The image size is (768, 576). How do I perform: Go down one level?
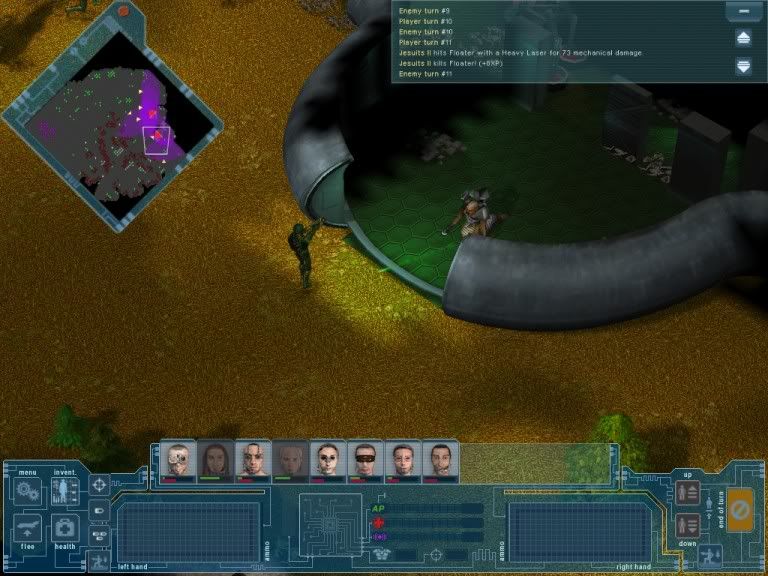click(x=687, y=525)
